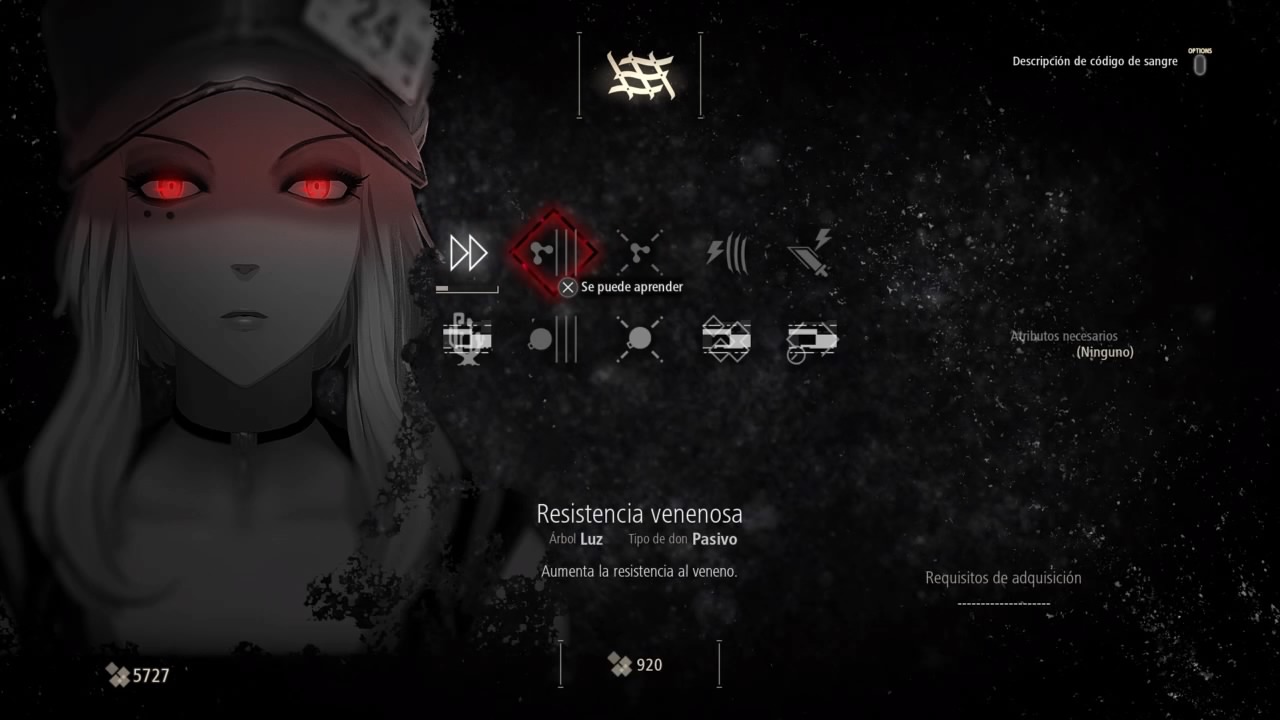Screen dimensions: 1280x720
Task: Pick the lightning bolt with curved lines gift
Action: point(726,253)
